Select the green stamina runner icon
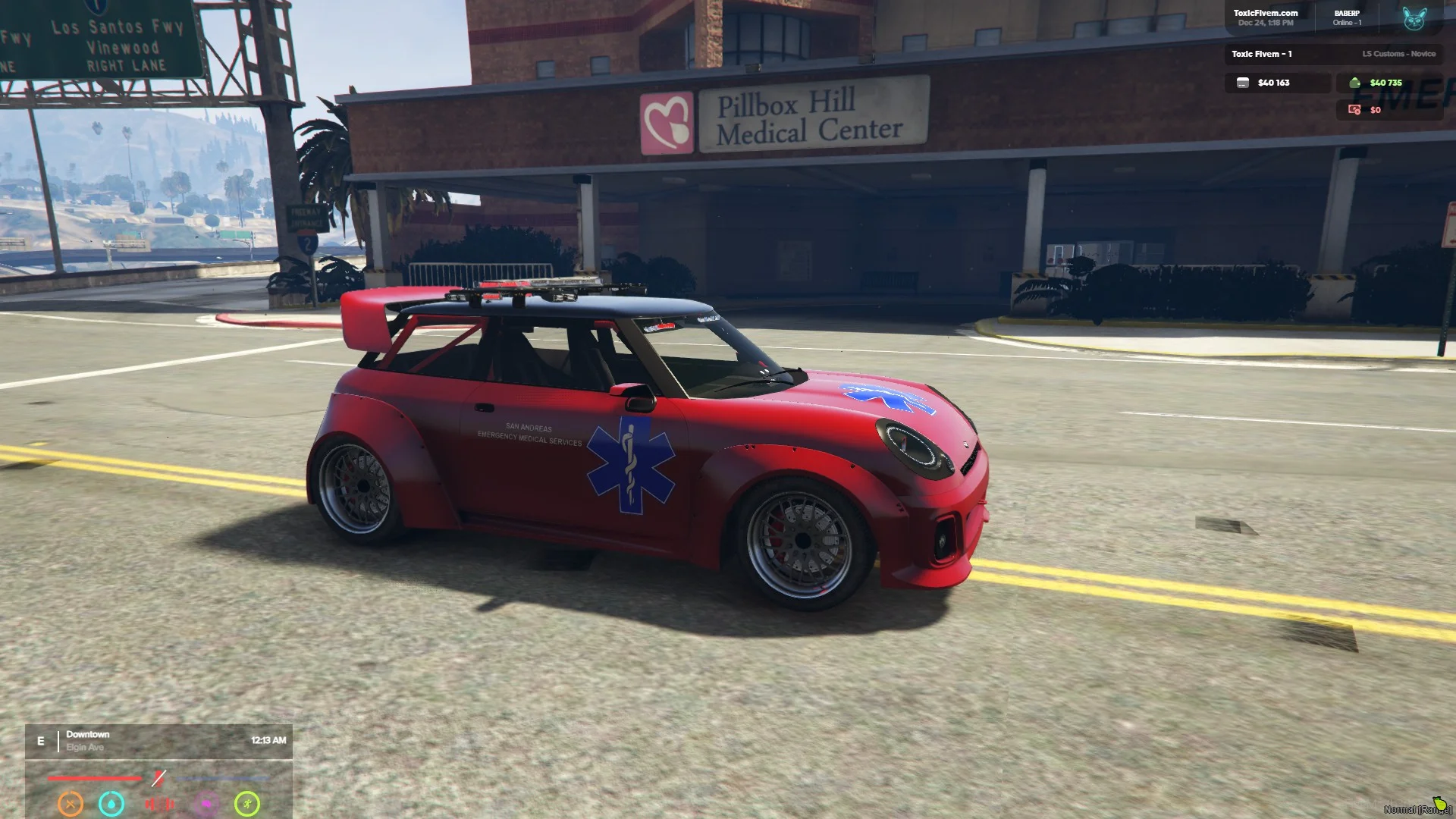1456x819 pixels. pos(246,803)
